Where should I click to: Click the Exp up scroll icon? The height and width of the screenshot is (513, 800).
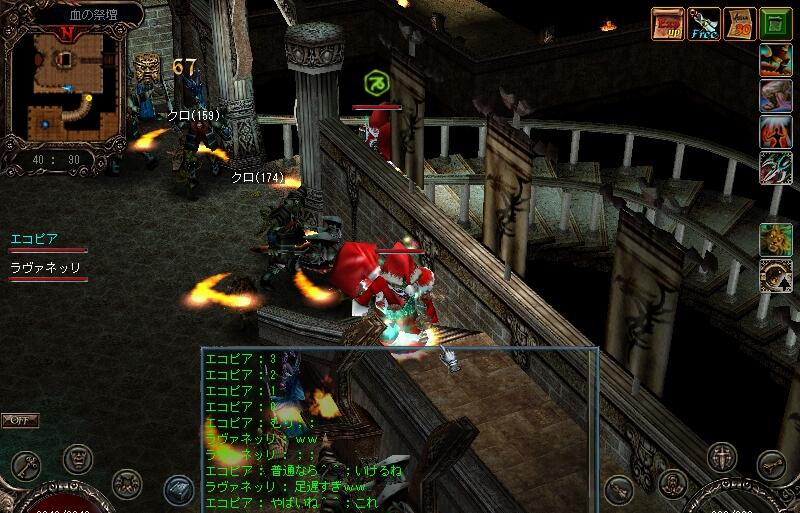click(668, 23)
